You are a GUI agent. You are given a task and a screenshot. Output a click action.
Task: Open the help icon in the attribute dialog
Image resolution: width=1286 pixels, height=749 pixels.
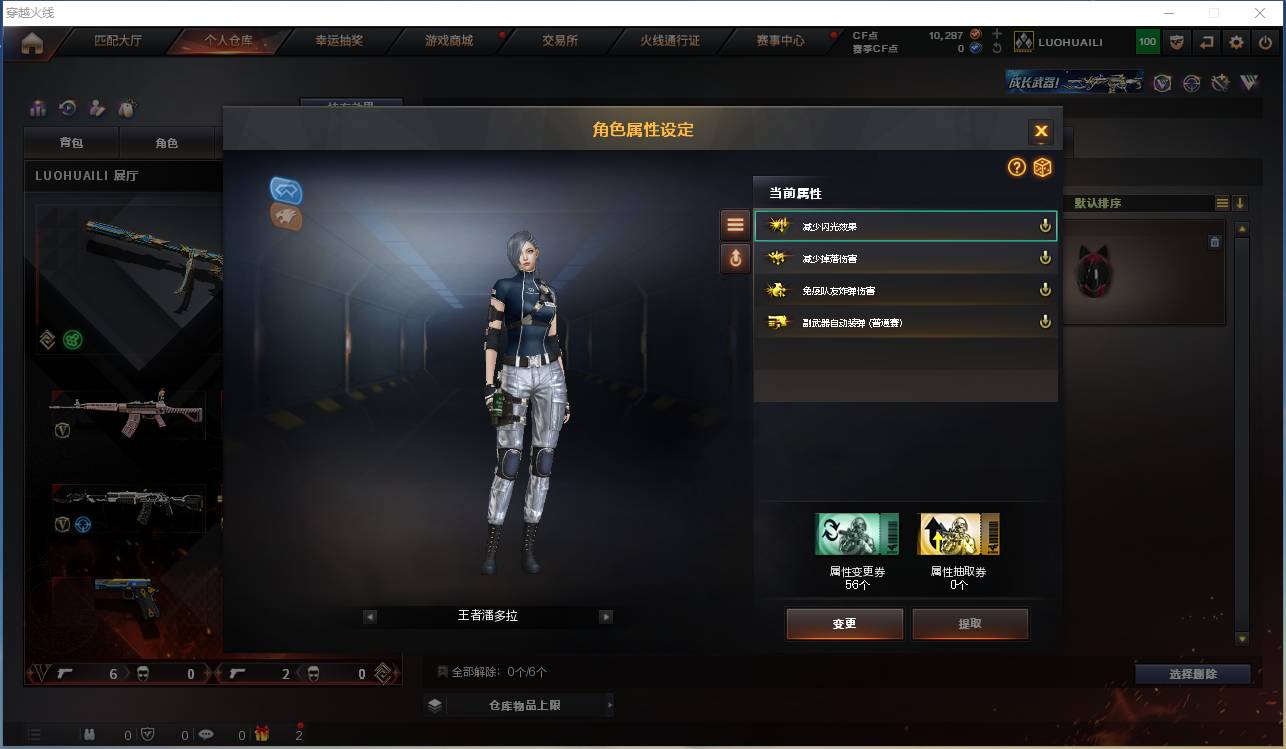coord(1017,168)
